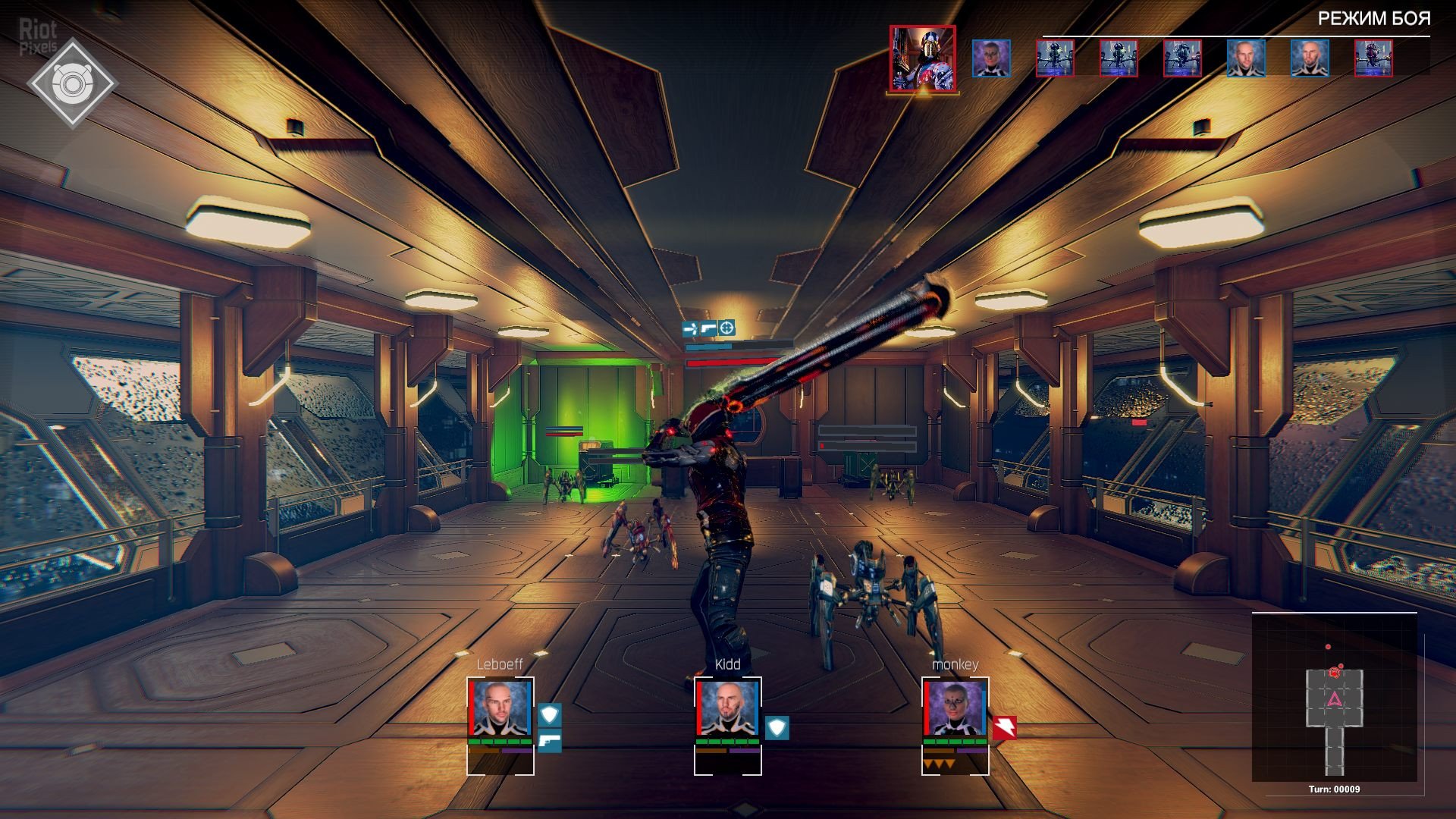Click the pistol icon above the enemy bars
The width and height of the screenshot is (1456, 819).
click(708, 328)
